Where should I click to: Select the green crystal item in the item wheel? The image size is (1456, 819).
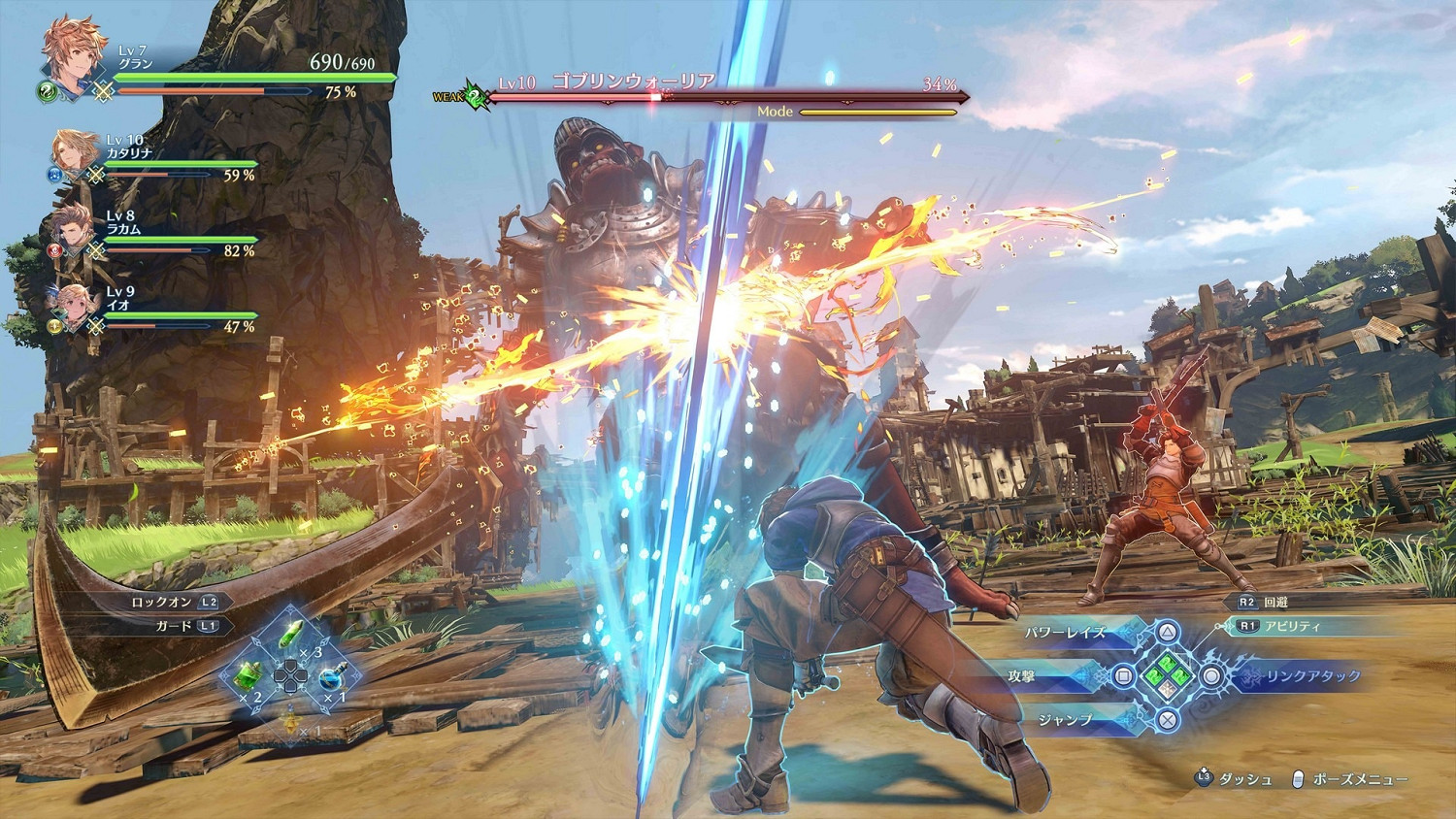[x=289, y=633]
